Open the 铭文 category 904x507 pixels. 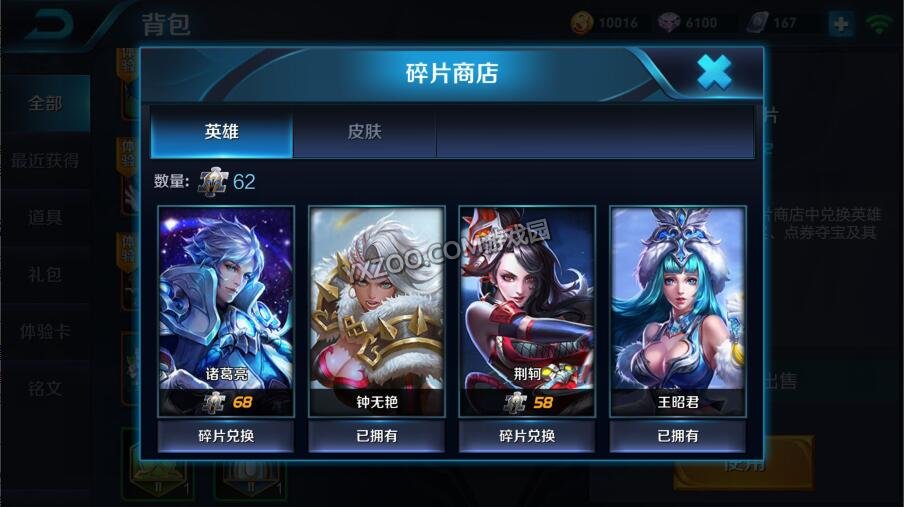tap(45, 388)
